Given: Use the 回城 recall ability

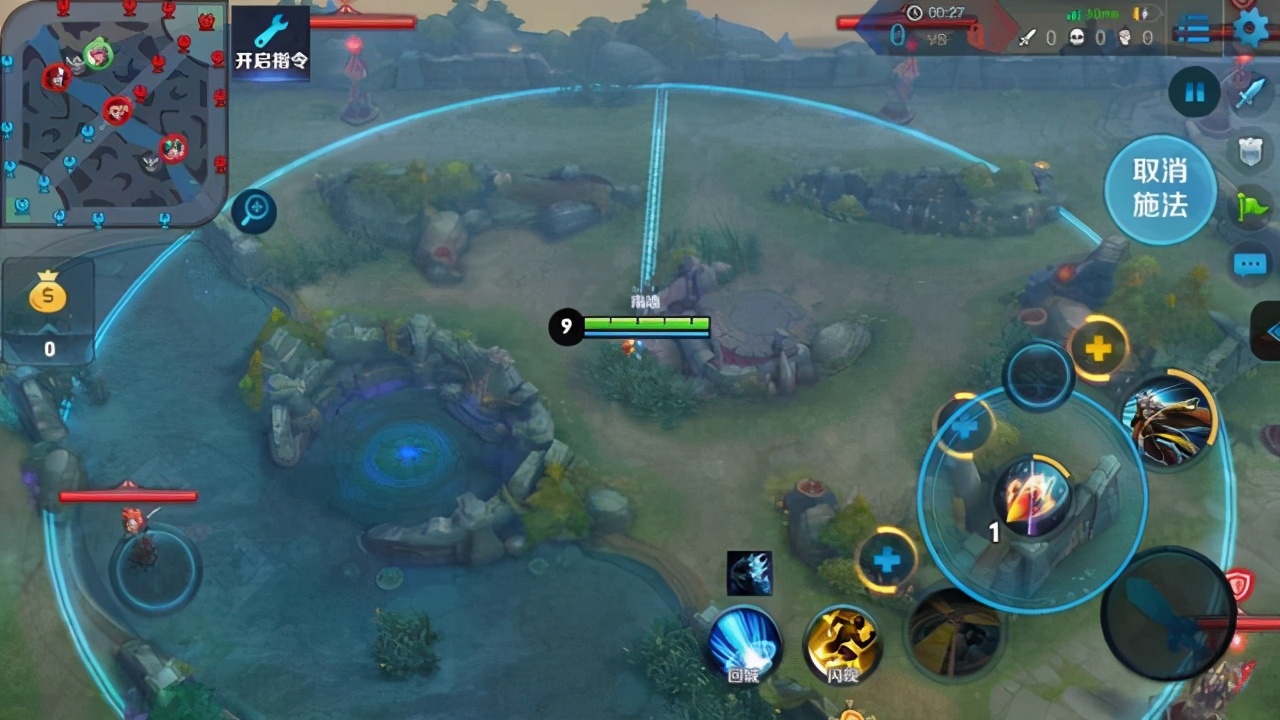Looking at the screenshot, I should click(x=744, y=642).
